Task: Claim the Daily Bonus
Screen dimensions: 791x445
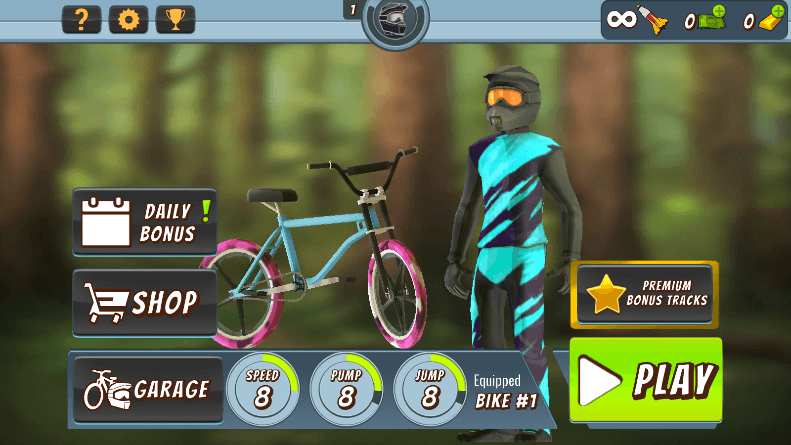Action: pos(145,221)
